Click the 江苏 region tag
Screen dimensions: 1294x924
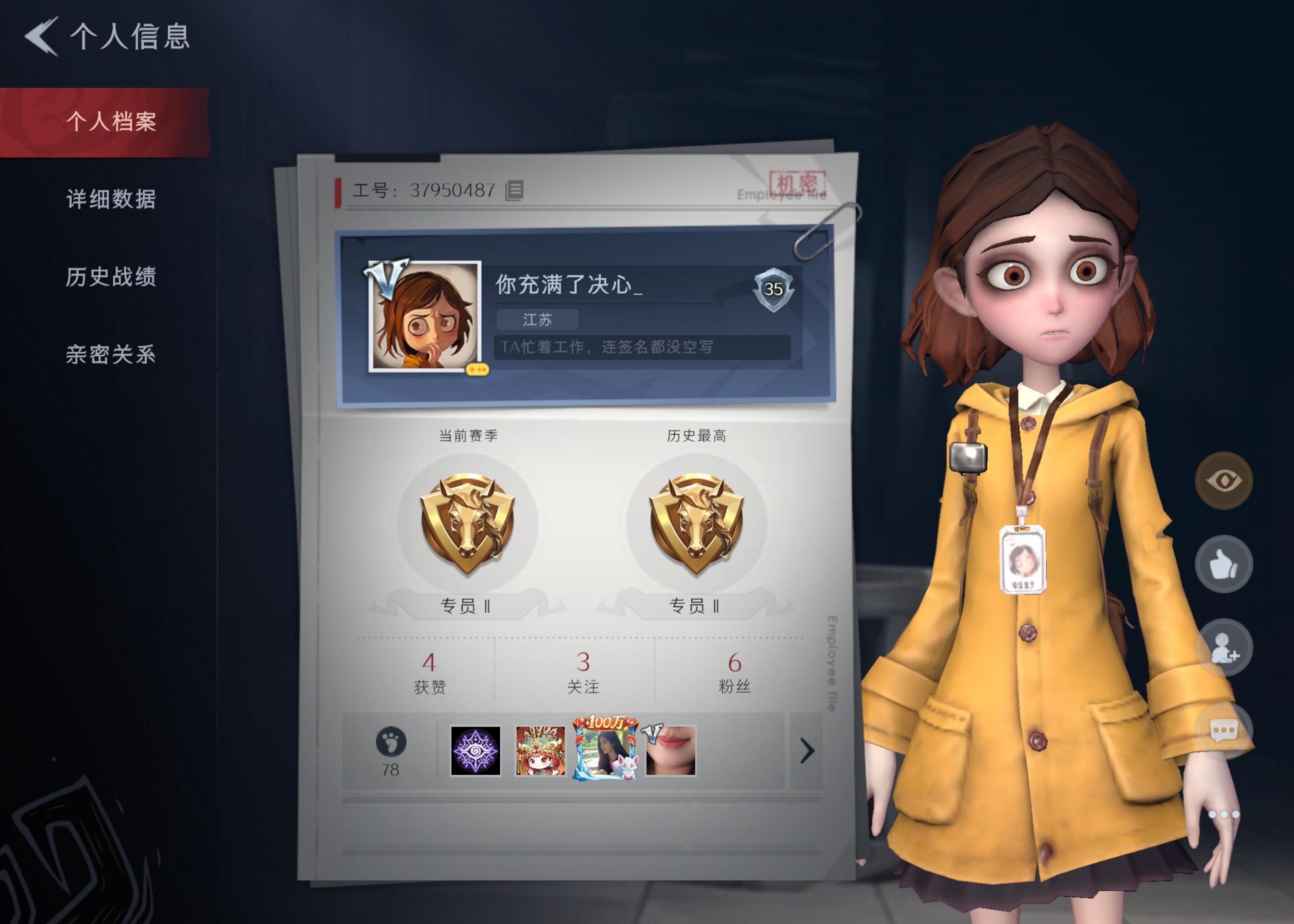(537, 319)
